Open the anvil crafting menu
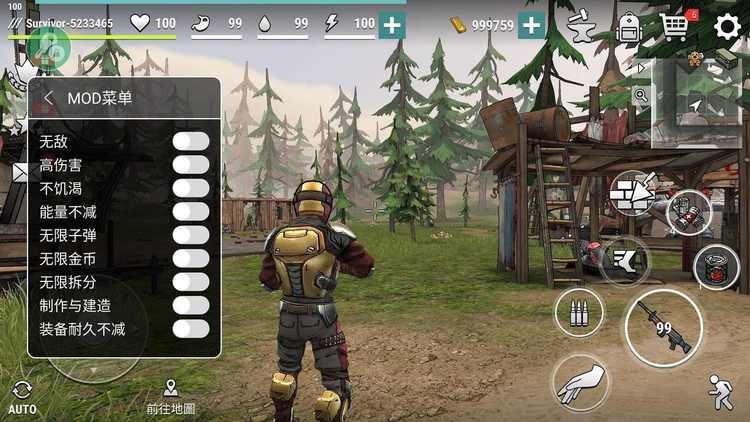Image resolution: width=750 pixels, height=422 pixels. point(580,27)
